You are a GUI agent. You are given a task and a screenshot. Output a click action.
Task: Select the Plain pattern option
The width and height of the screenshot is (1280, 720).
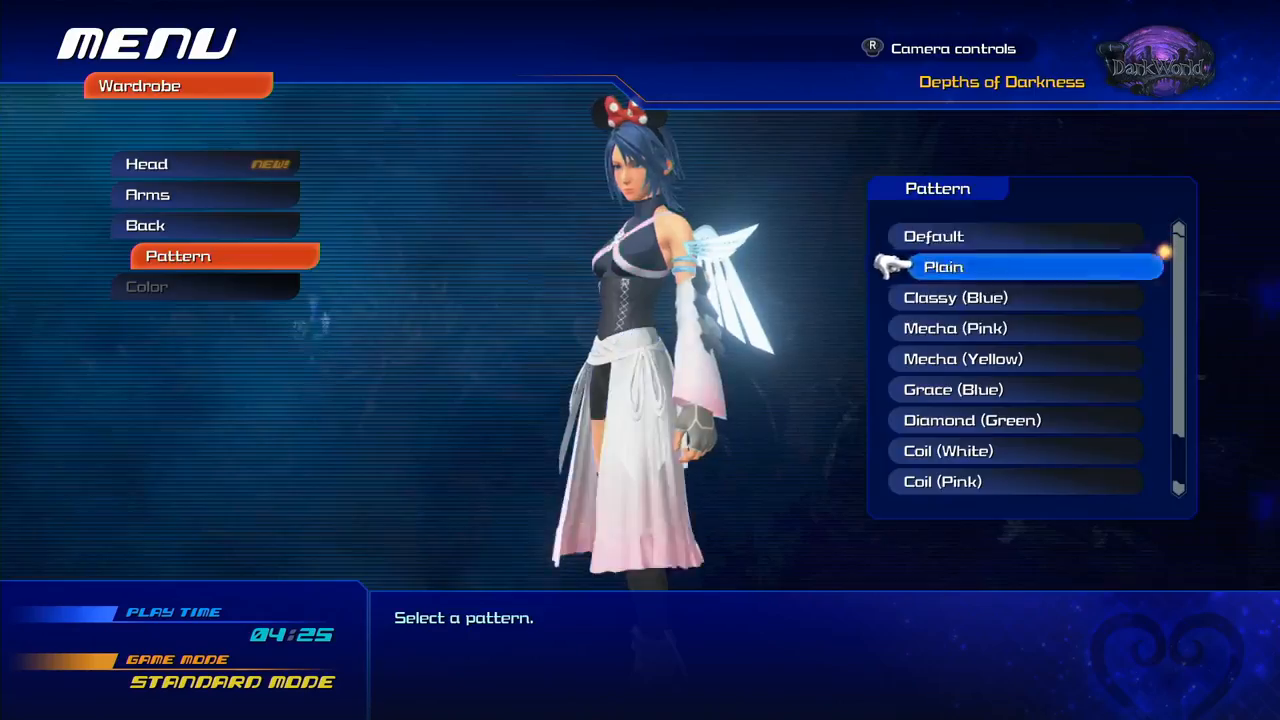(1035, 267)
